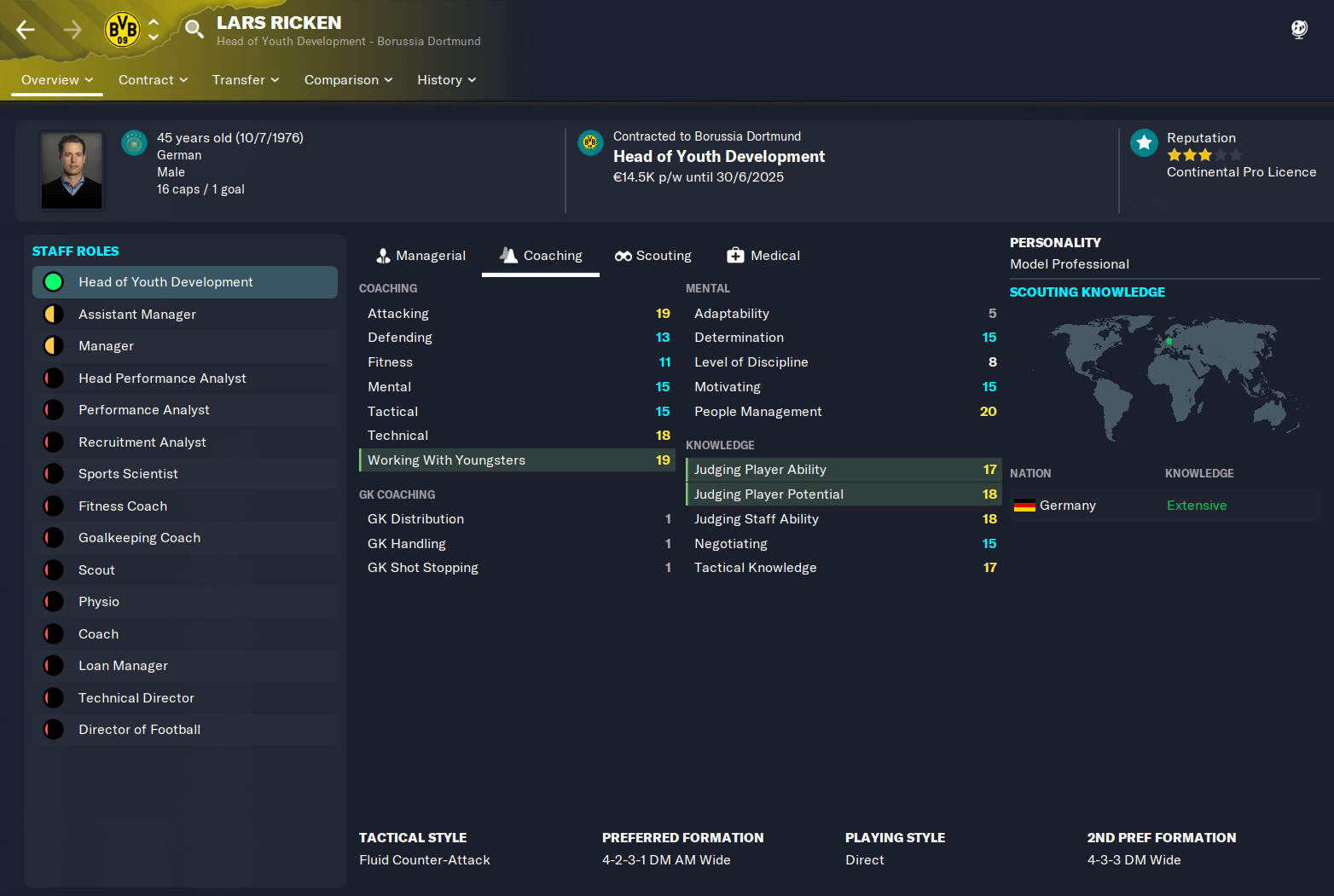Click Lars Ricken's profile portrait

coord(71,170)
